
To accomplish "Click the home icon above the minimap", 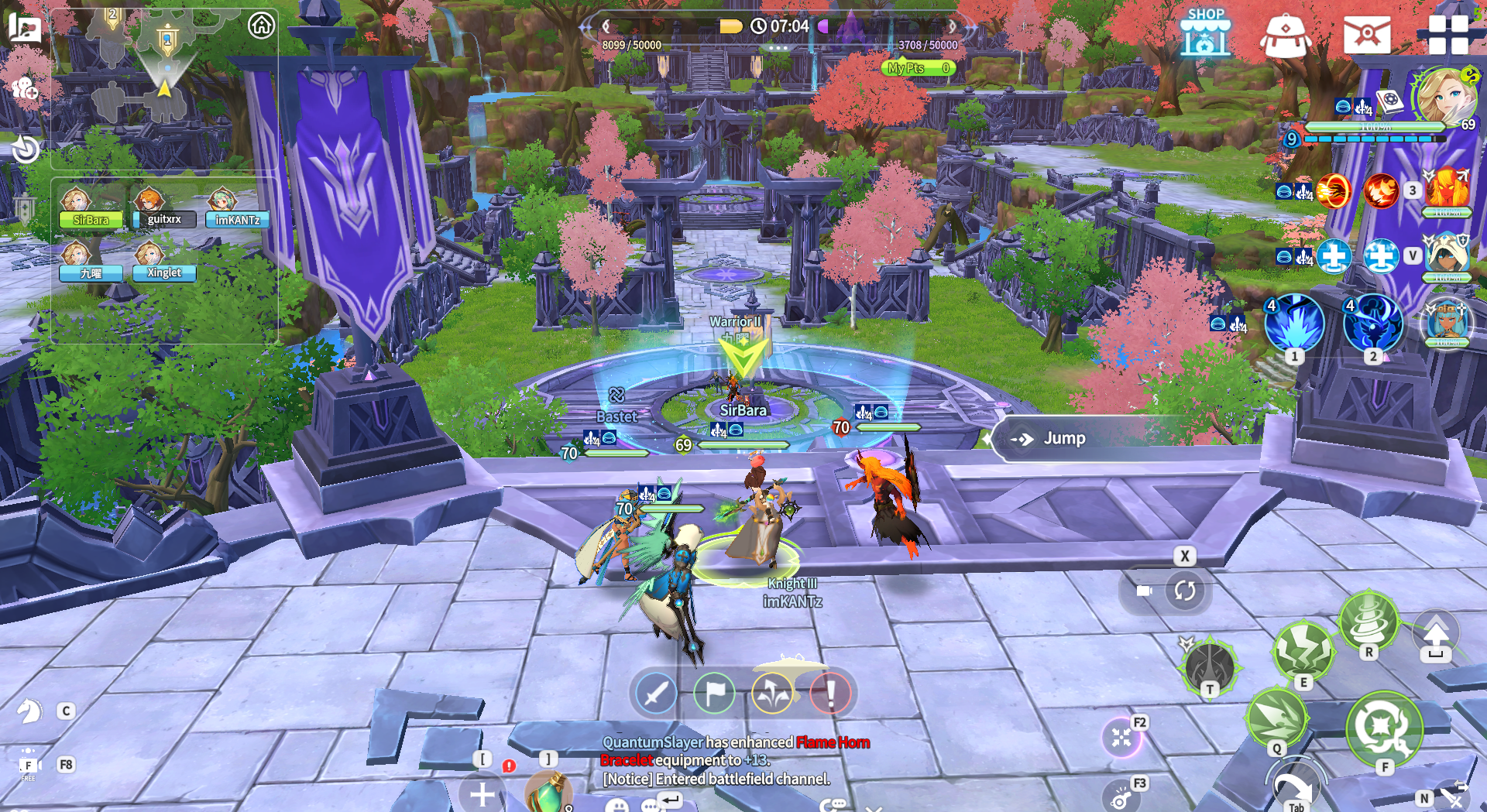I will coord(261,26).
